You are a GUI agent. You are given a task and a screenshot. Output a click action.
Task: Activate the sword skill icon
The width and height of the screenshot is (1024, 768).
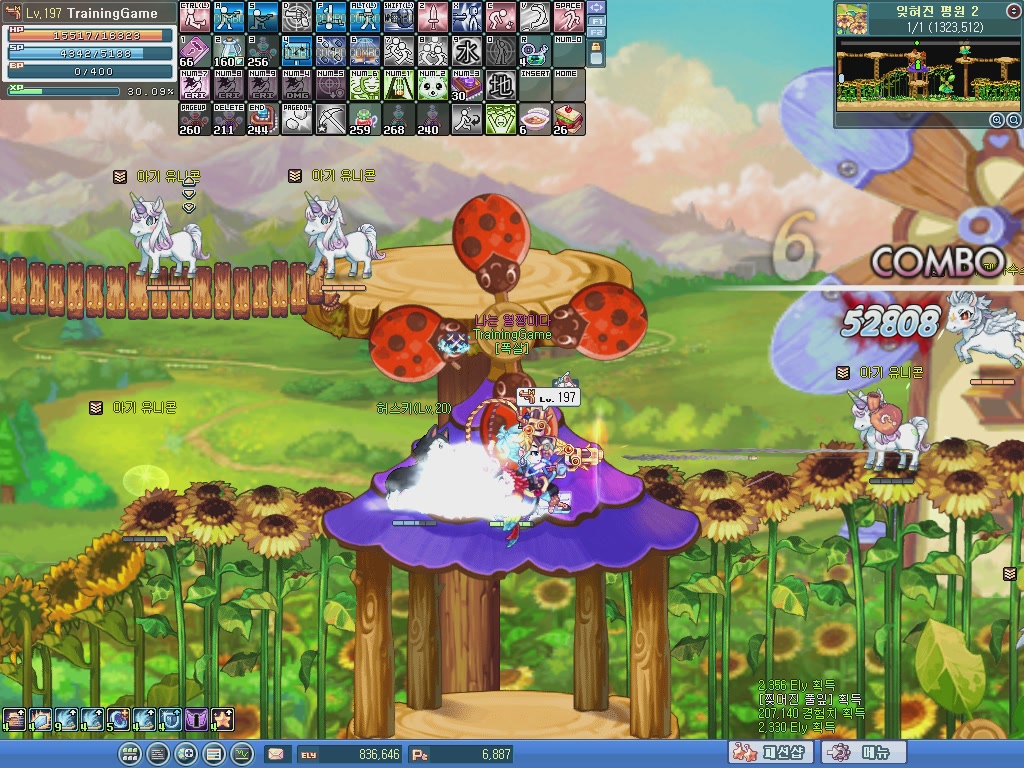432,17
